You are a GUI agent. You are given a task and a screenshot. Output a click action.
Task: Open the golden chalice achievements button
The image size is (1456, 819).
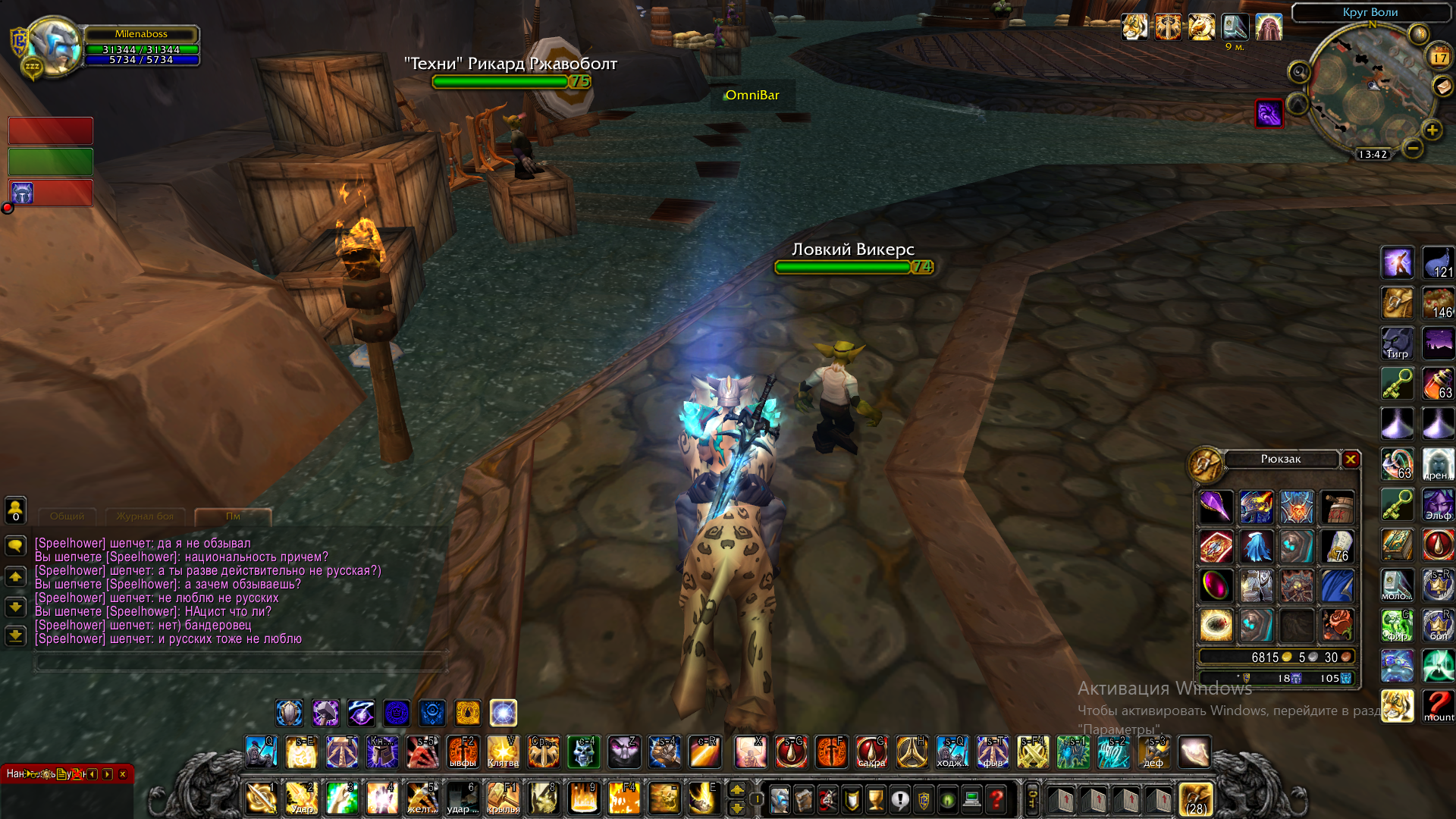point(876,799)
